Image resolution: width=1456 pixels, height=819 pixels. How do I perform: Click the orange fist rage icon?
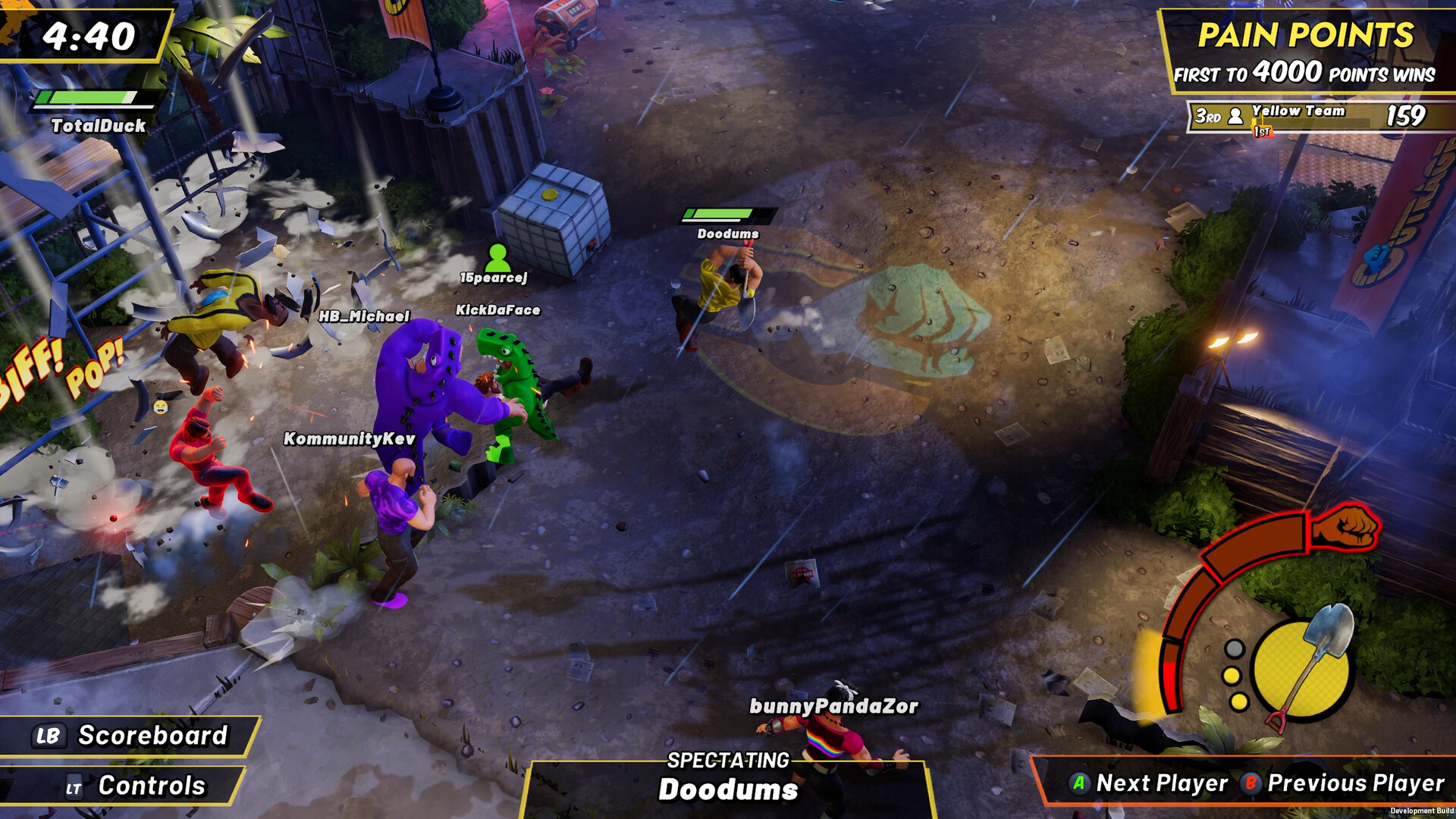(1344, 527)
